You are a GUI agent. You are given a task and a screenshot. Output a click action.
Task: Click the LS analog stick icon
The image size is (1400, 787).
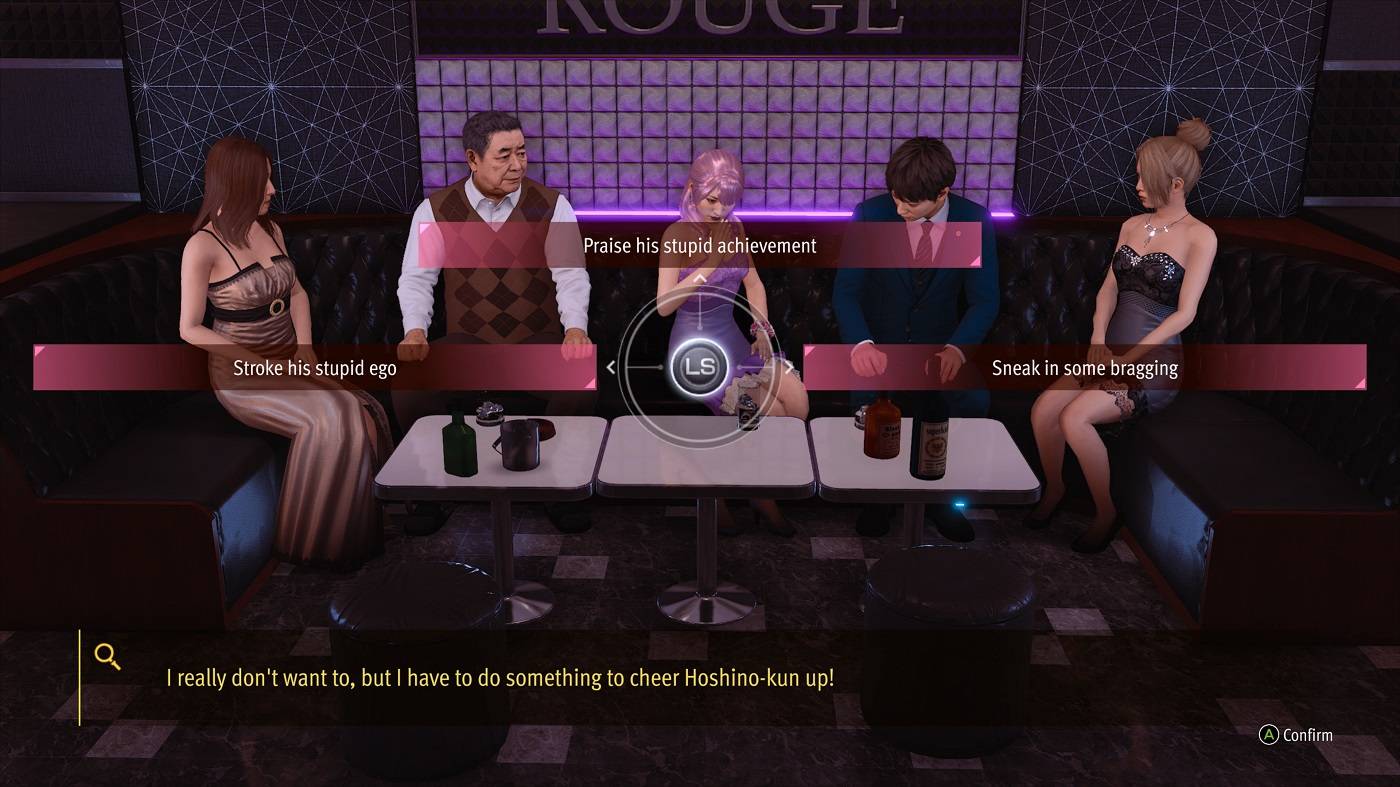(700, 367)
